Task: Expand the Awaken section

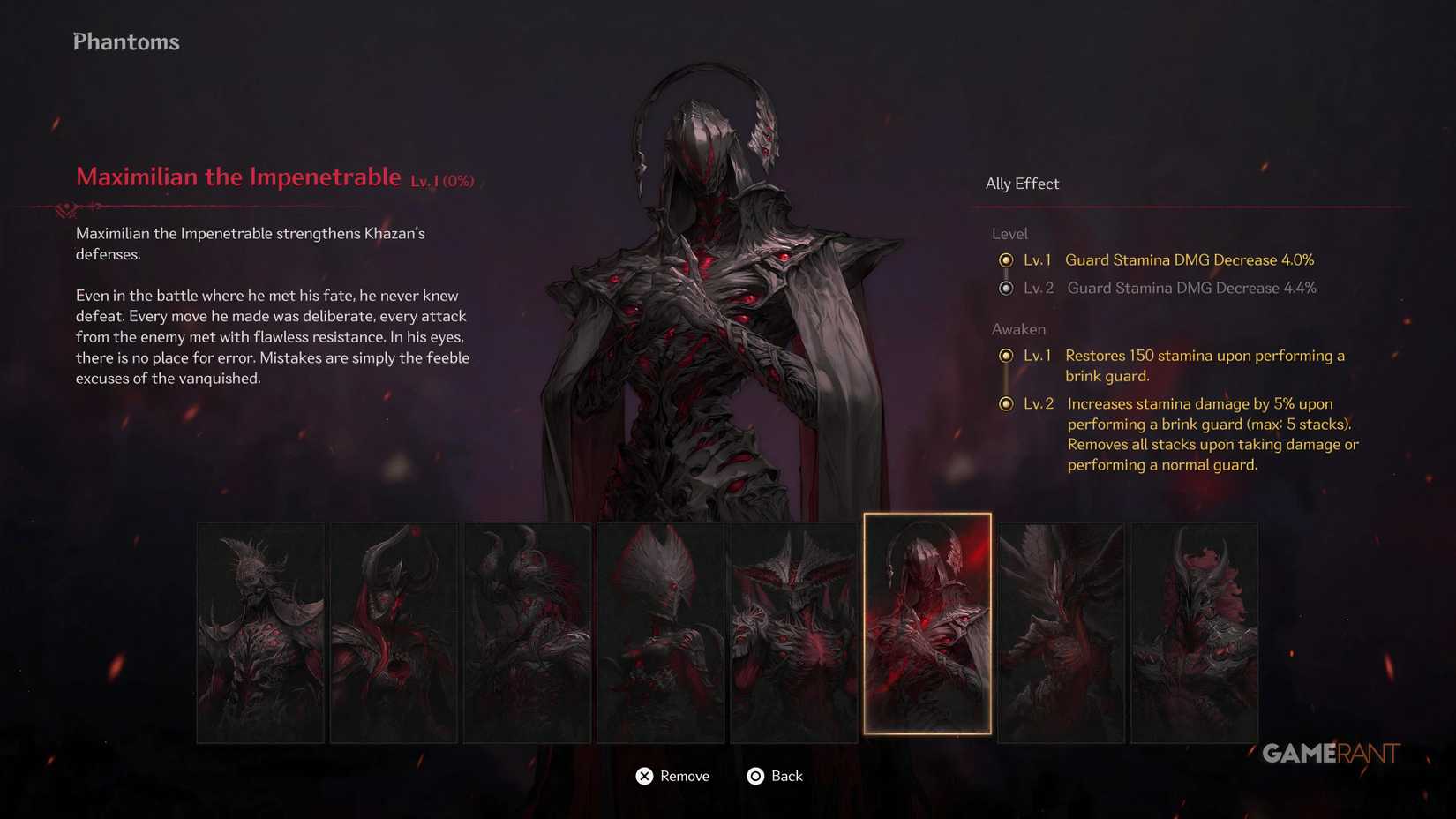Action: point(1019,328)
